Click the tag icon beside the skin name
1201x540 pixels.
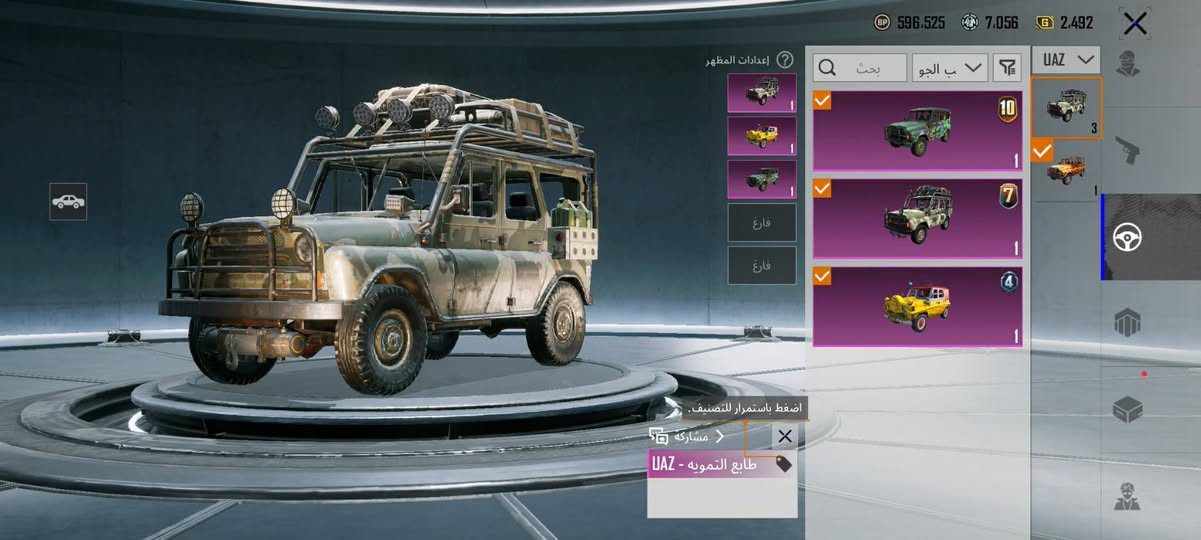[784, 464]
